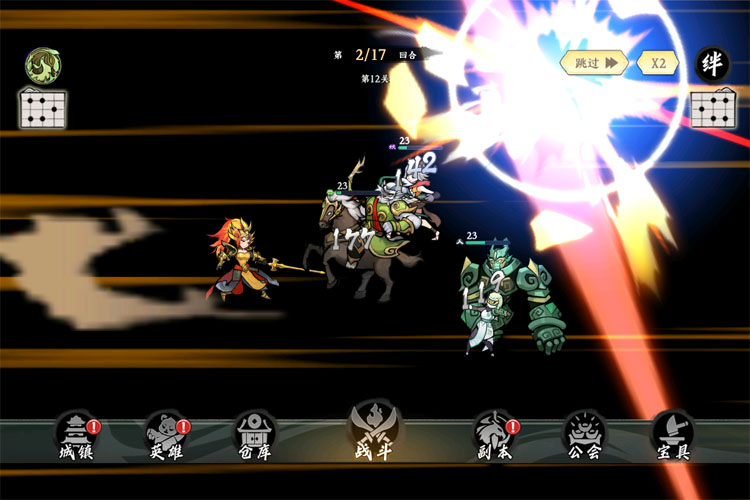Image resolution: width=750 pixels, height=500 pixels.
Task: Open the 公会 guild tab
Action: [x=583, y=435]
